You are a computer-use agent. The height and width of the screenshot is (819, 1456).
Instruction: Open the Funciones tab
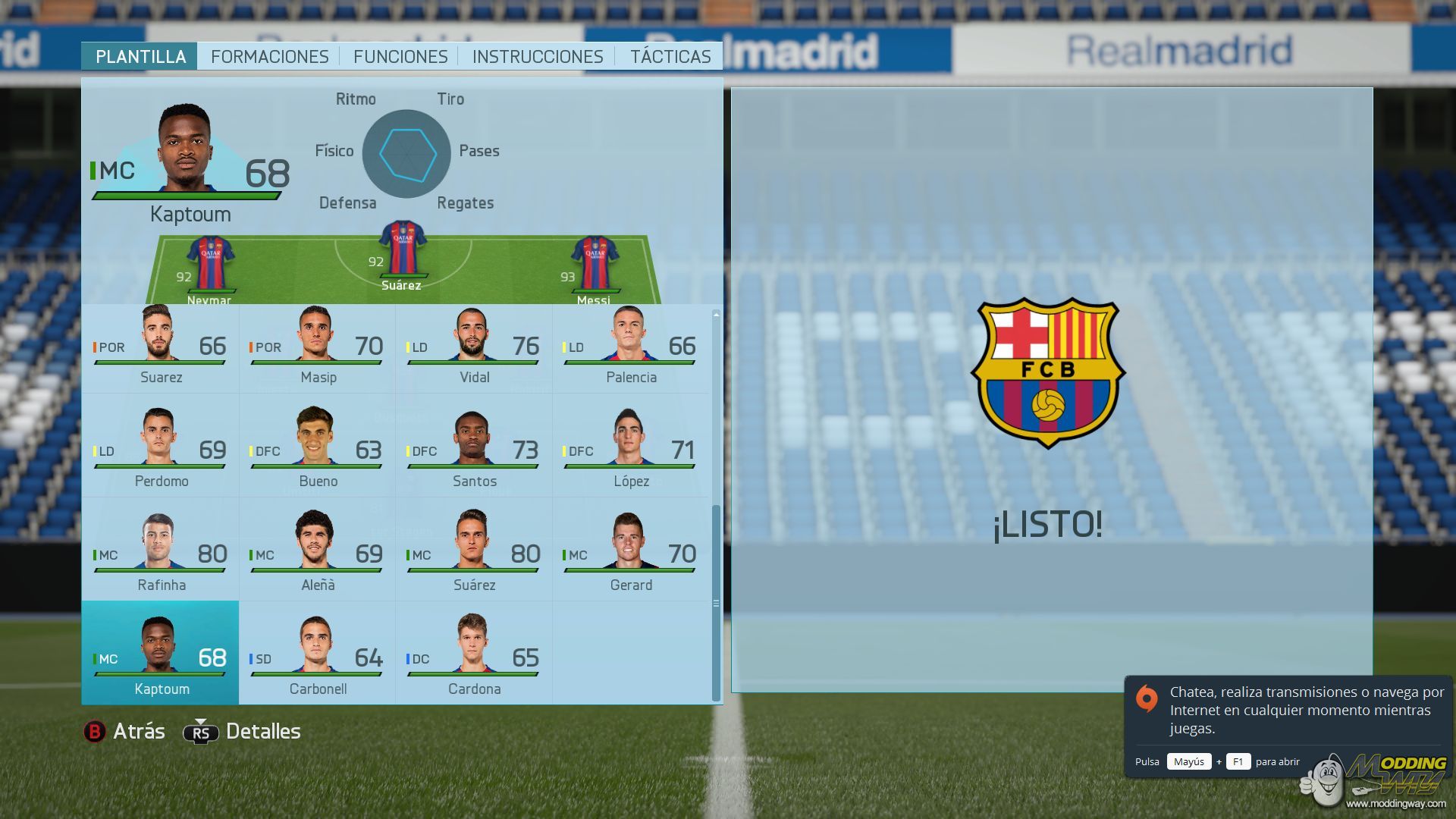coord(400,57)
